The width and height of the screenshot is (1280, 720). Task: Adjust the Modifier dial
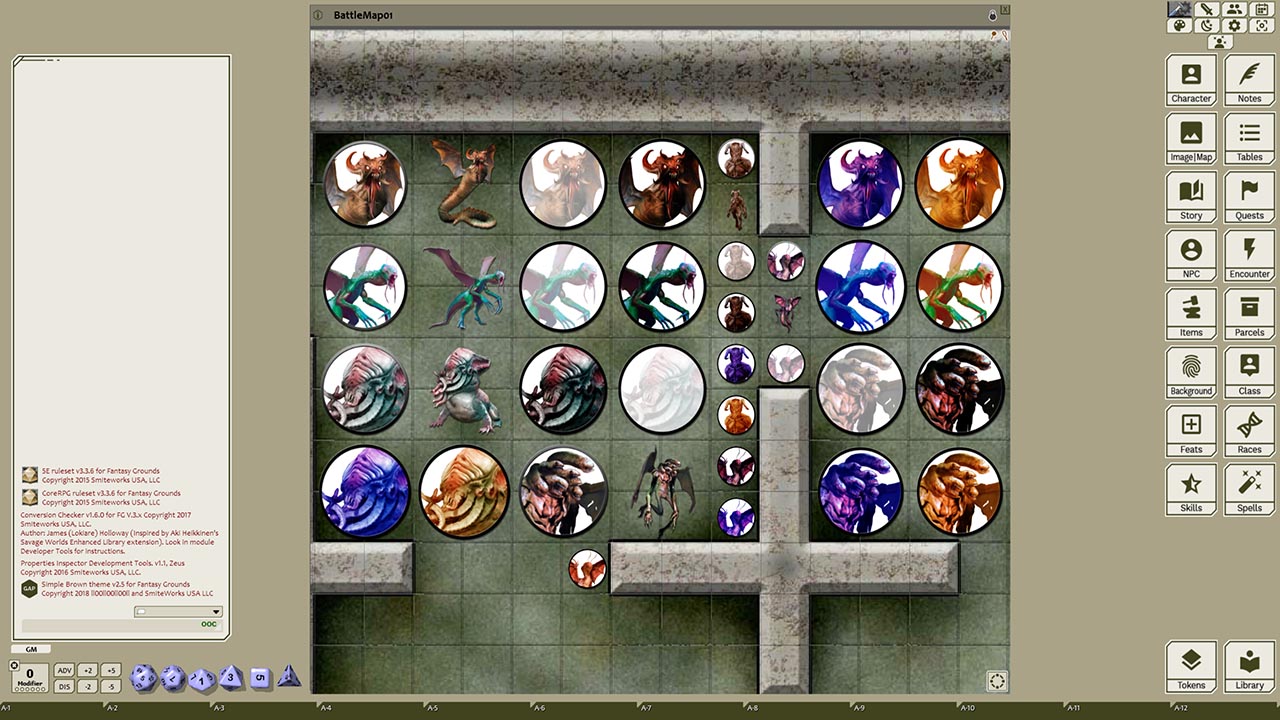[30, 676]
